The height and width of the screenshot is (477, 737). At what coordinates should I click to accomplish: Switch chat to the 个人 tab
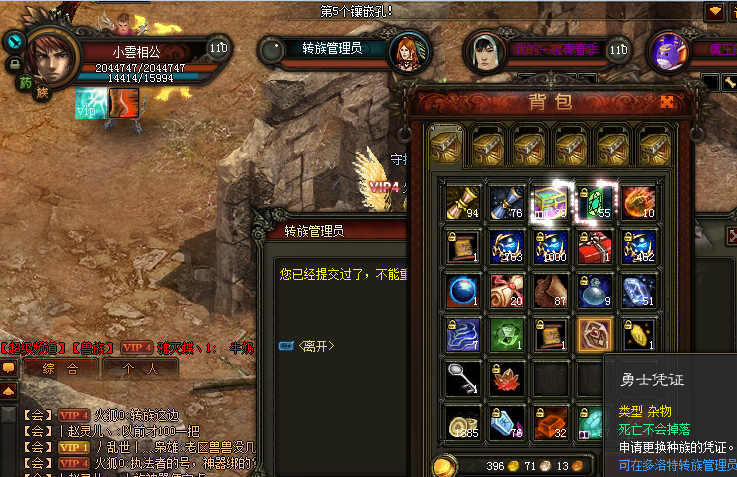point(139,368)
